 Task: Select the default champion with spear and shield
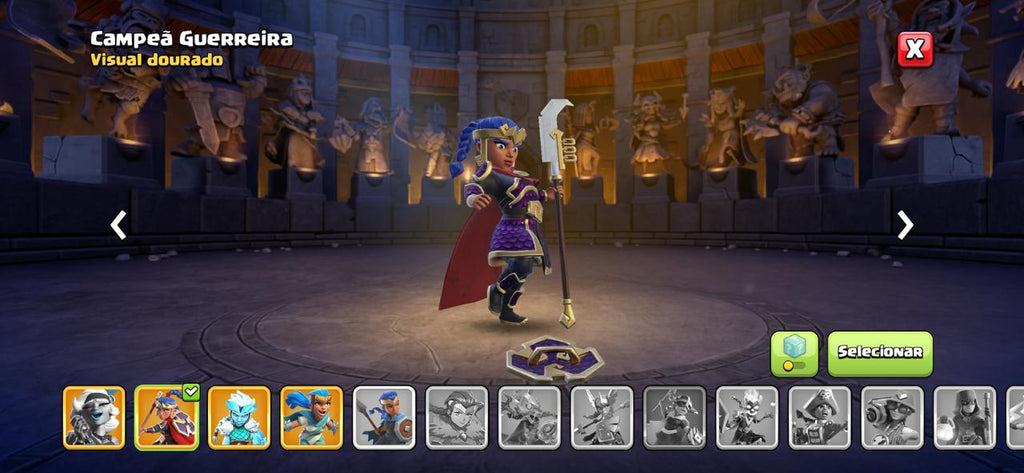coord(384,416)
